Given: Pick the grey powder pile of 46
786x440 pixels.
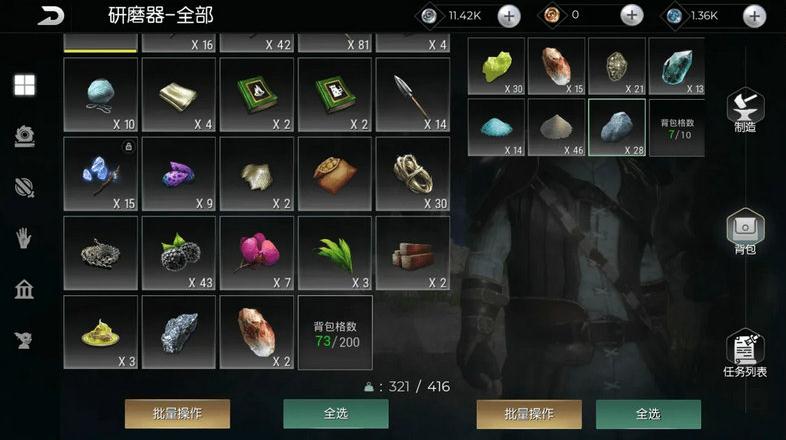Looking at the screenshot, I should (x=557, y=127).
